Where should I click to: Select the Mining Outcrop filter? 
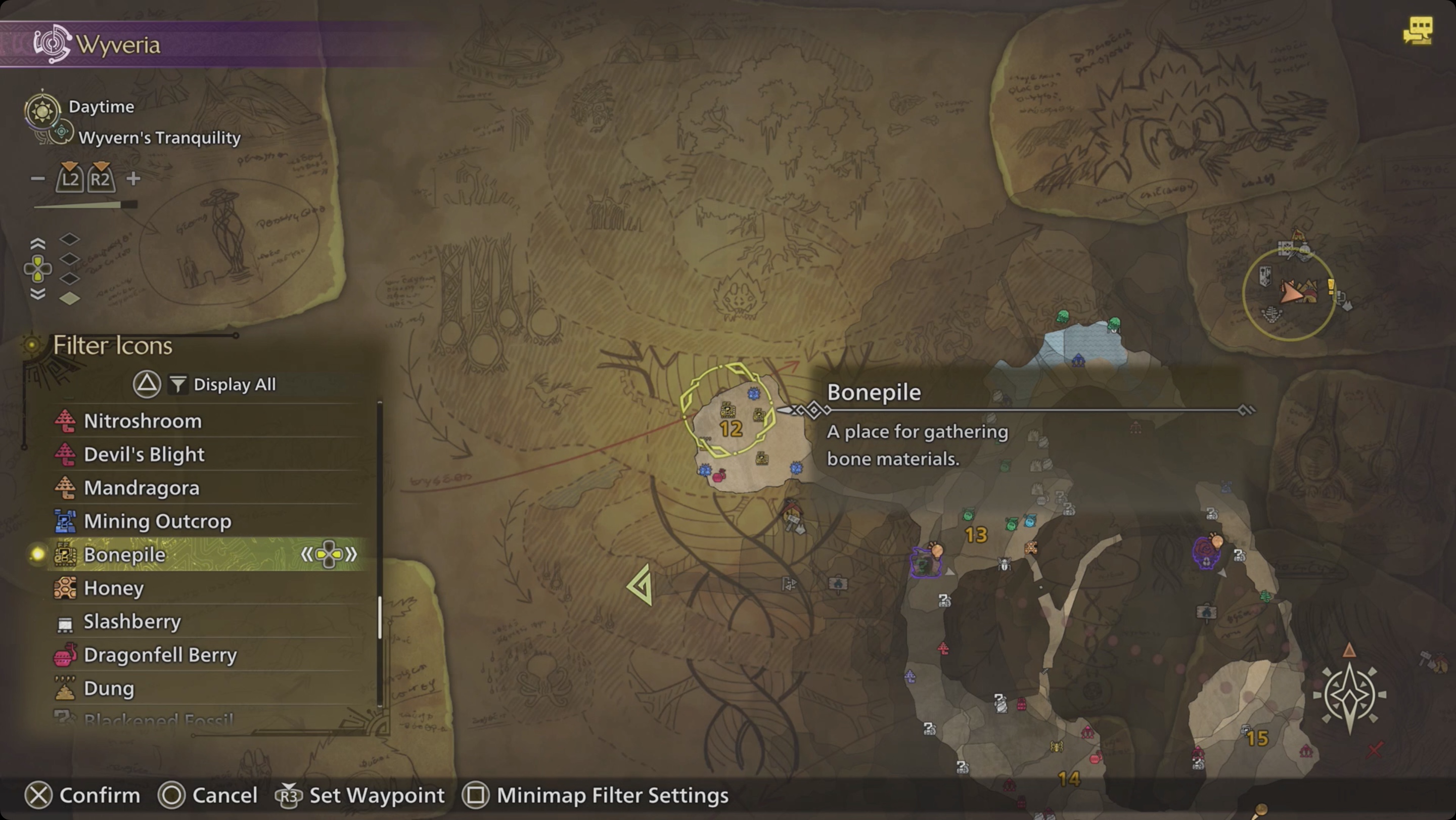157,521
